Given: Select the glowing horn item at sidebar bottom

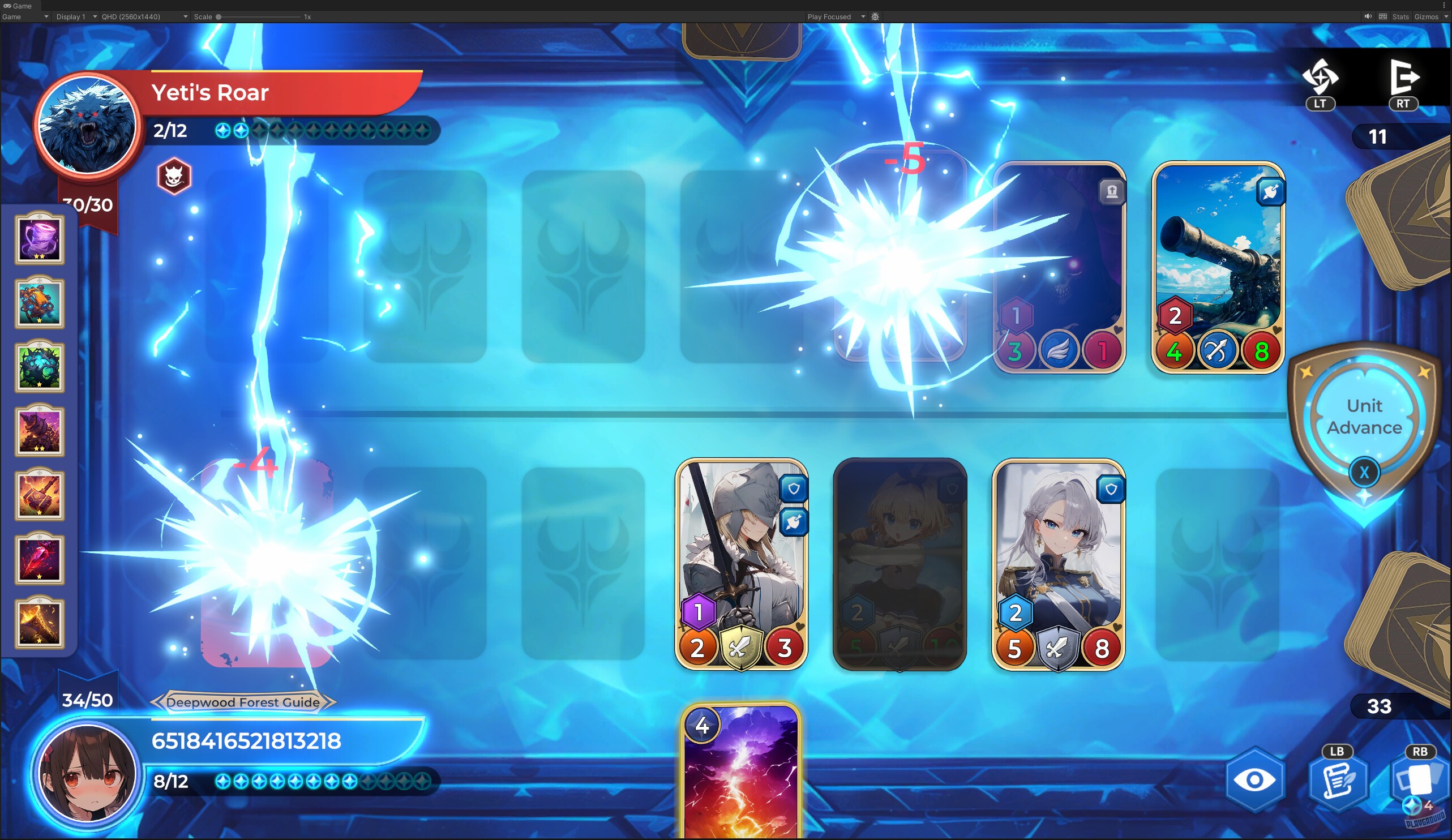Looking at the screenshot, I should pos(39,625).
